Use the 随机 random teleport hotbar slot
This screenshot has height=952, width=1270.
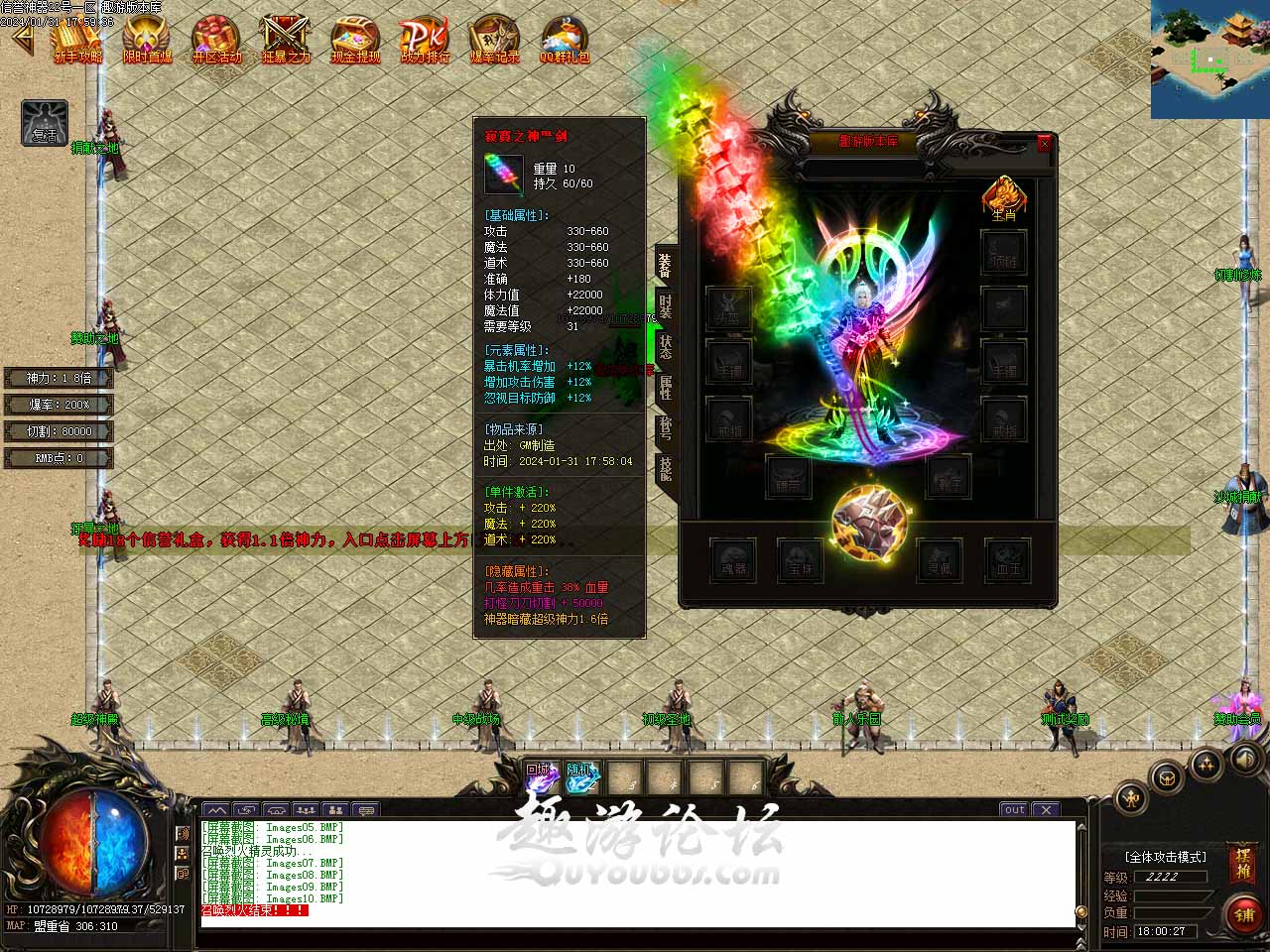click(582, 778)
